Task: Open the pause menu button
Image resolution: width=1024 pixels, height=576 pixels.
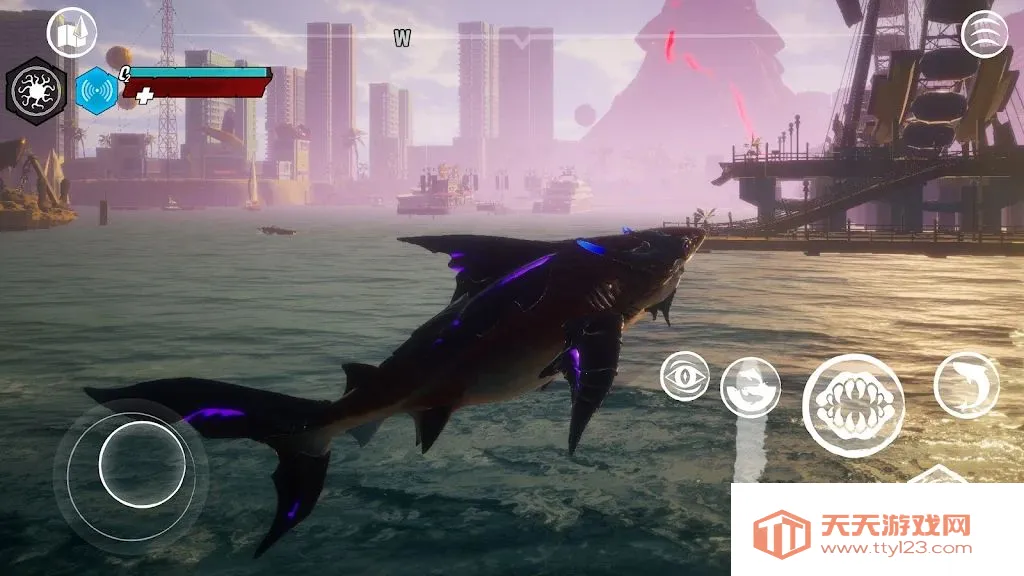Action: point(984,34)
